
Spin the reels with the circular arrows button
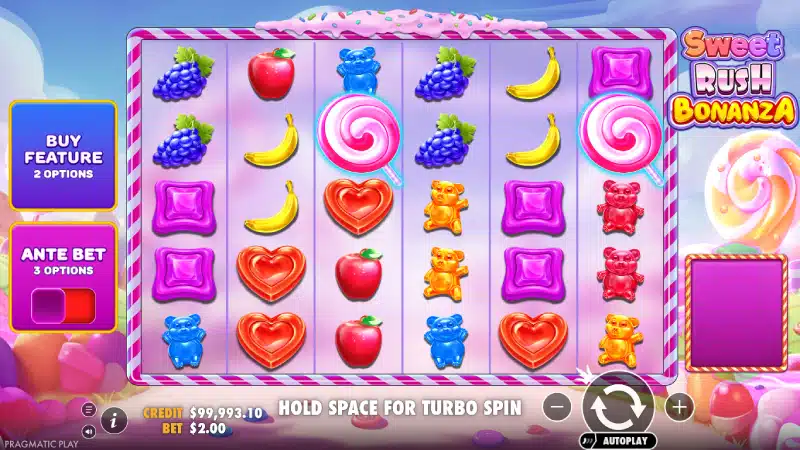tap(618, 406)
